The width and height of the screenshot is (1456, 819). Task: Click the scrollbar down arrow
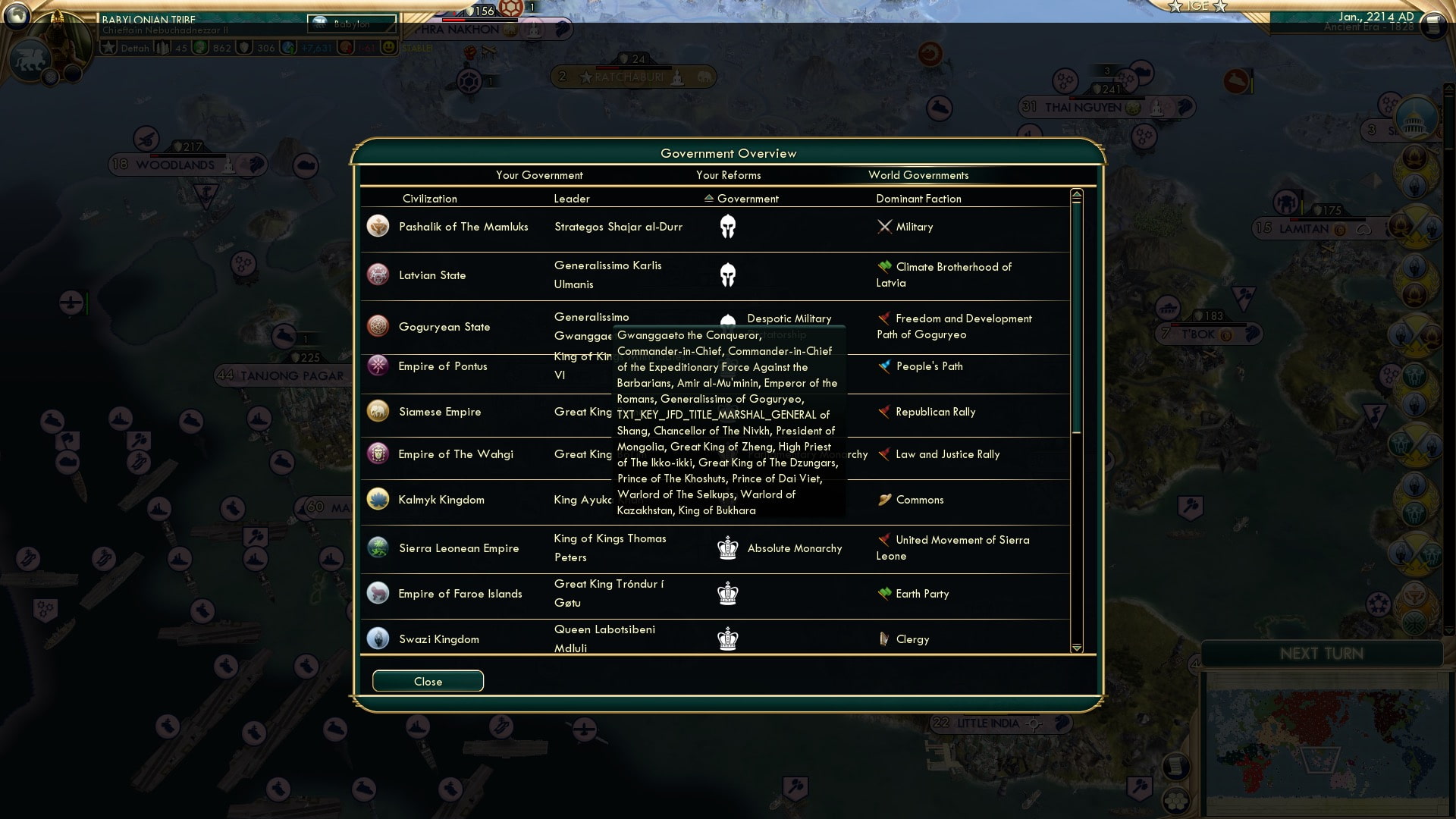tap(1076, 648)
